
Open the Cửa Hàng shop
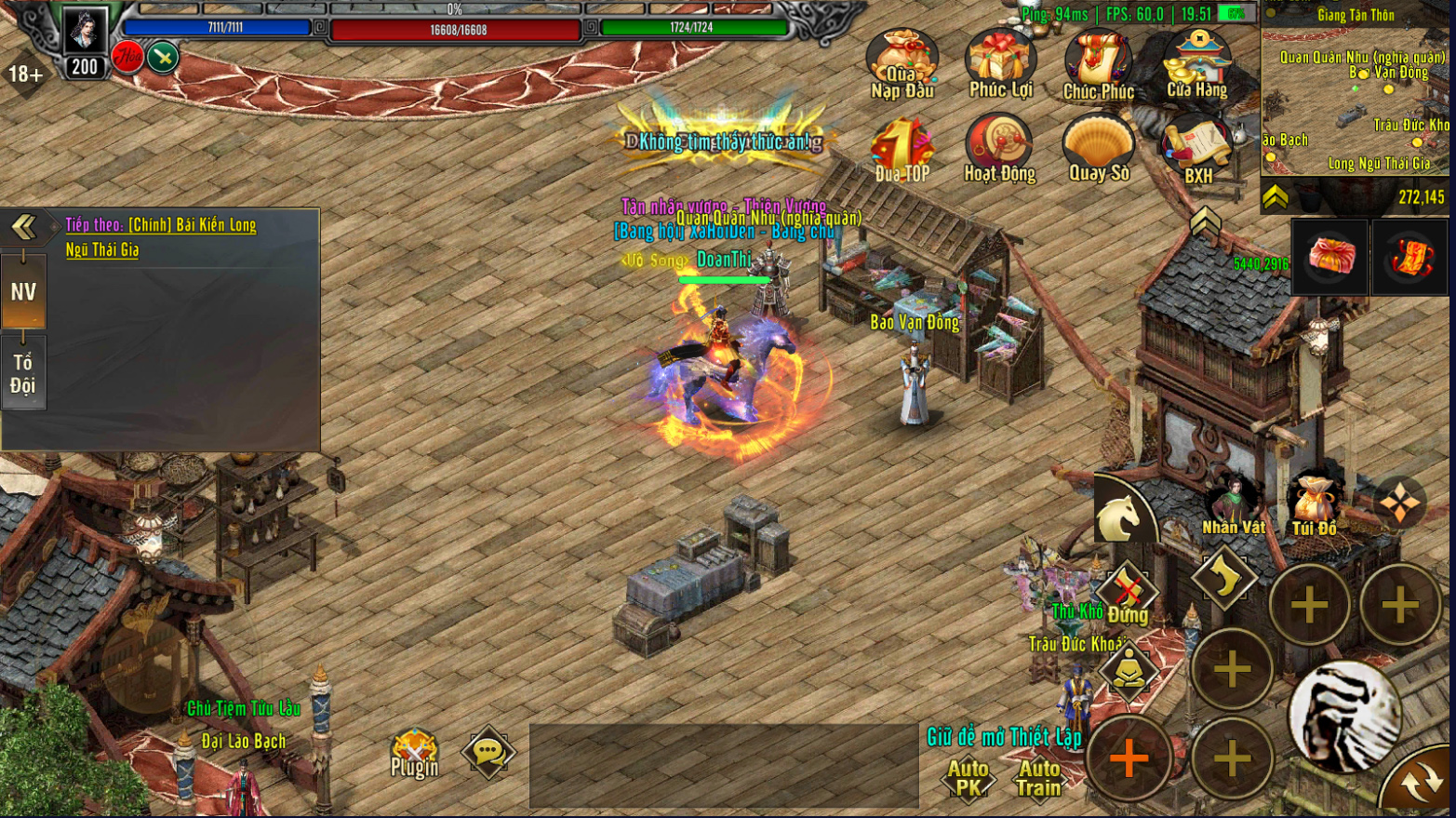1197,63
